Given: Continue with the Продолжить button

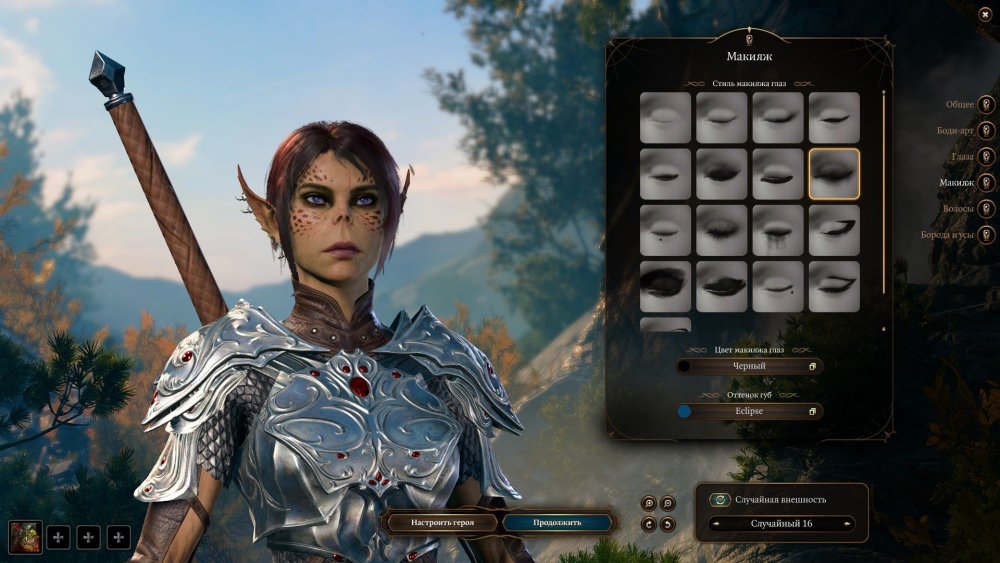Looking at the screenshot, I should point(557,522).
